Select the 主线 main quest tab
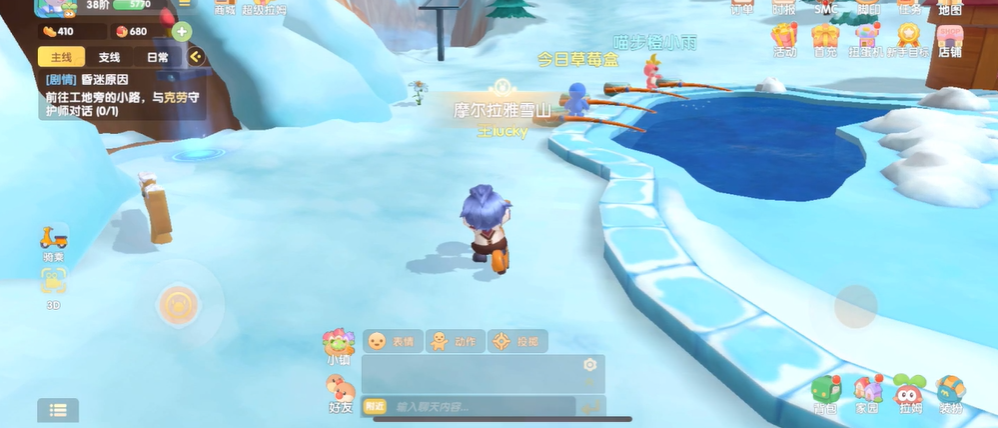 (x=61, y=57)
